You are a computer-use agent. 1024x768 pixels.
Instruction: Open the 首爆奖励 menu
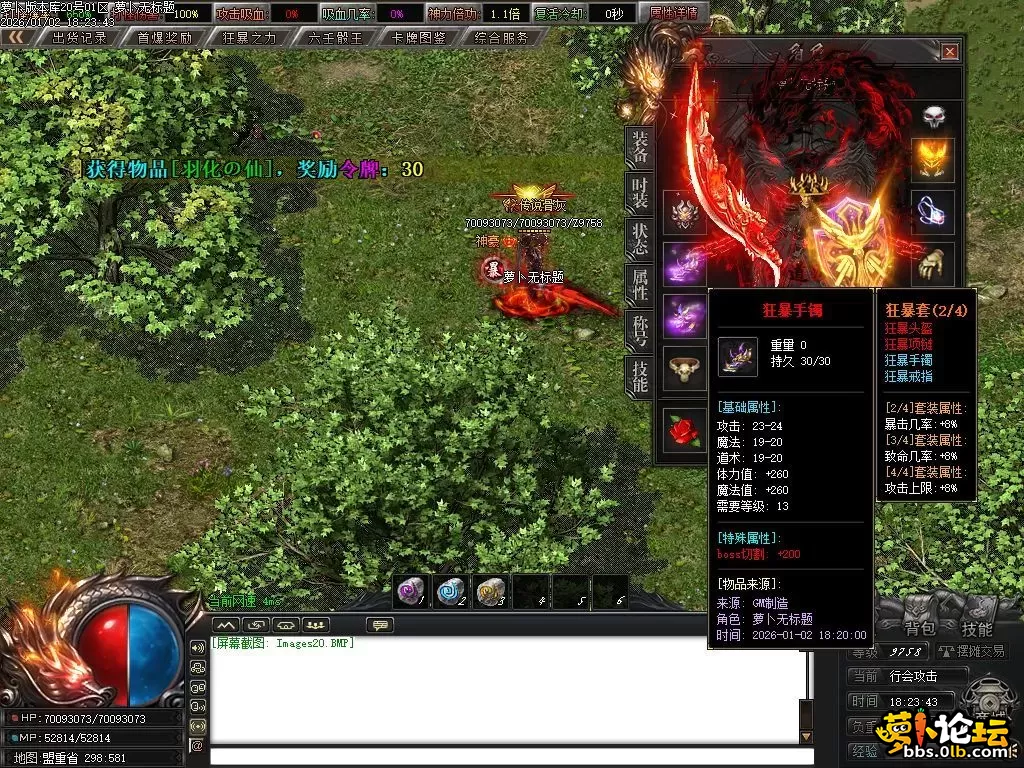pos(164,38)
